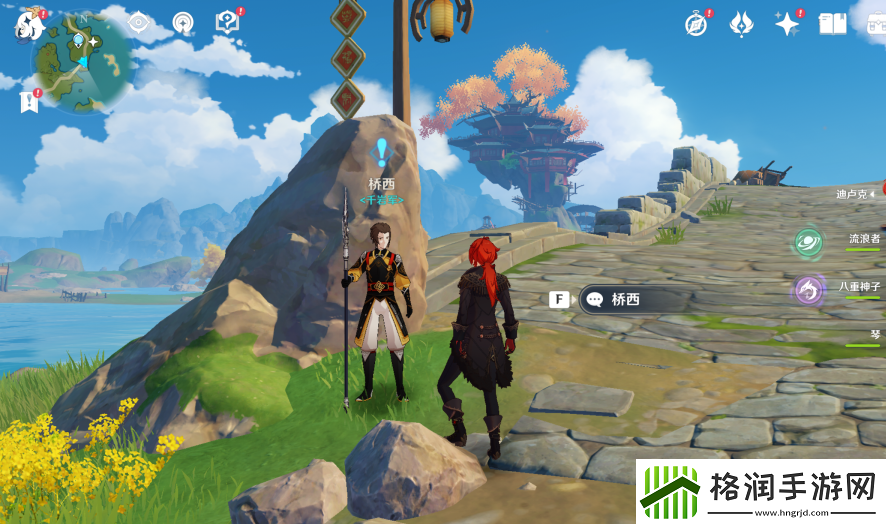Switch to party member 八重神子

(x=860, y=286)
